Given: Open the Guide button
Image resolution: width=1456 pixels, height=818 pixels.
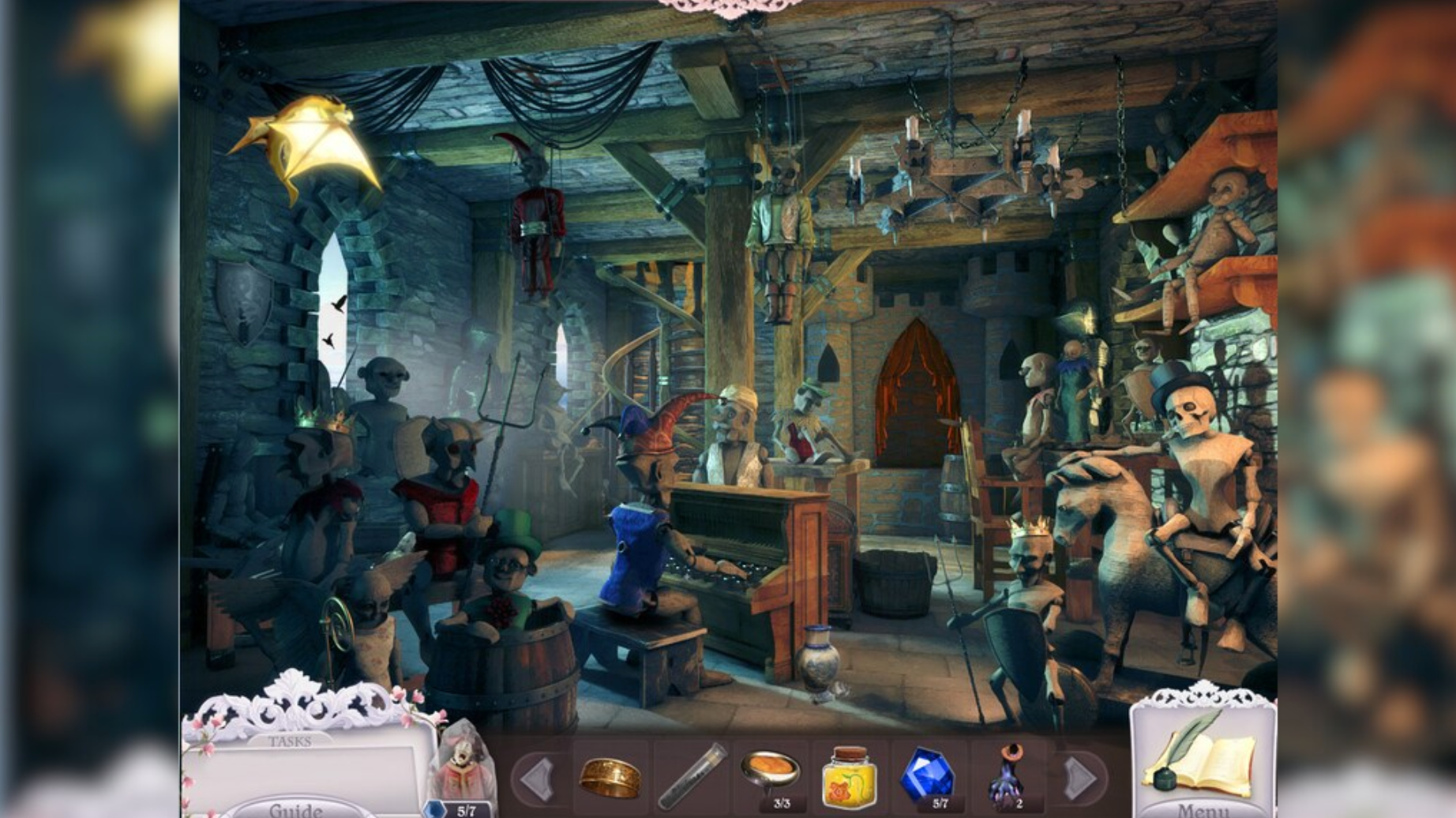Looking at the screenshot, I should pyautogui.click(x=295, y=809).
